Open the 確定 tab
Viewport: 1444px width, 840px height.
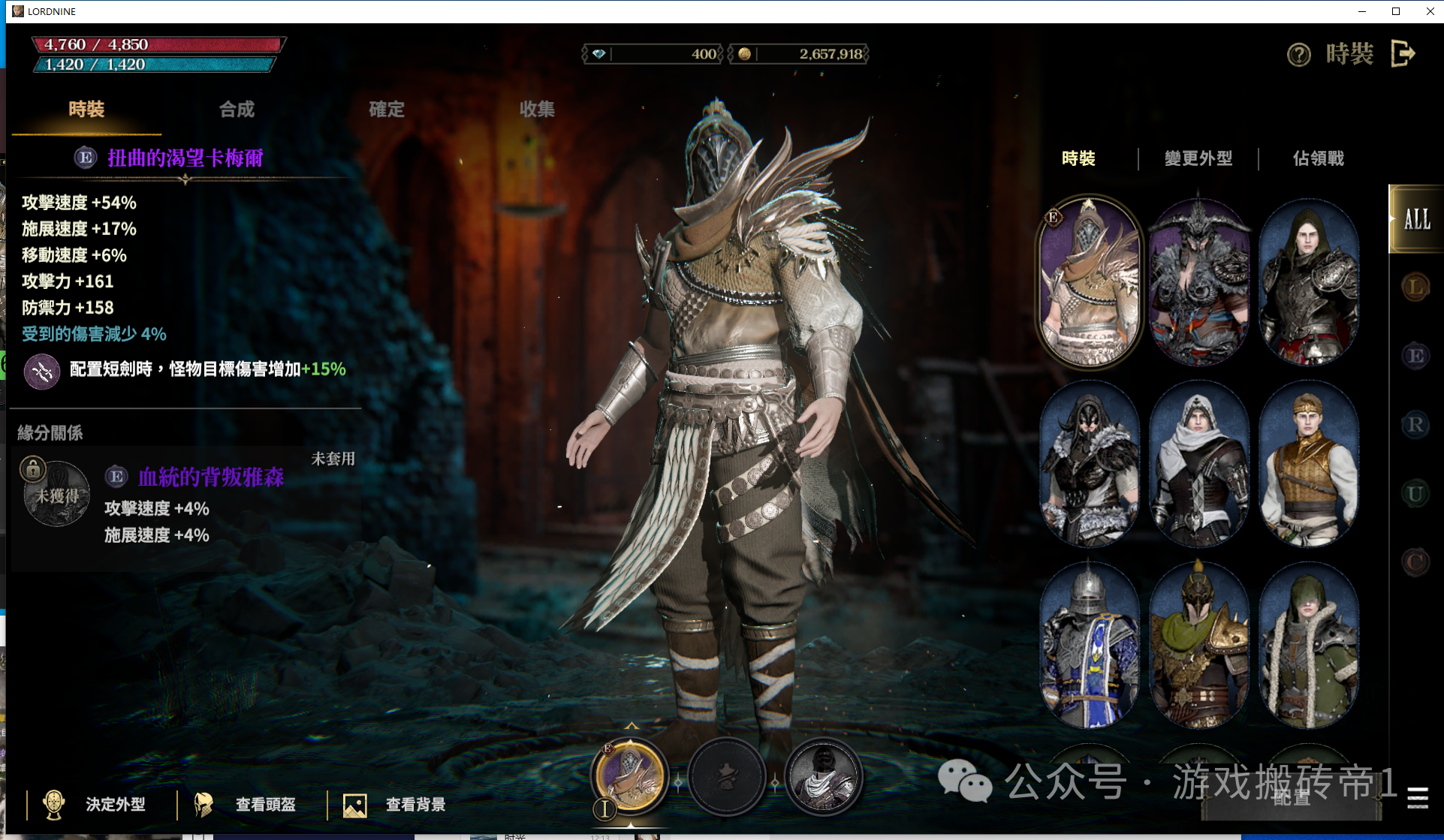click(x=387, y=110)
